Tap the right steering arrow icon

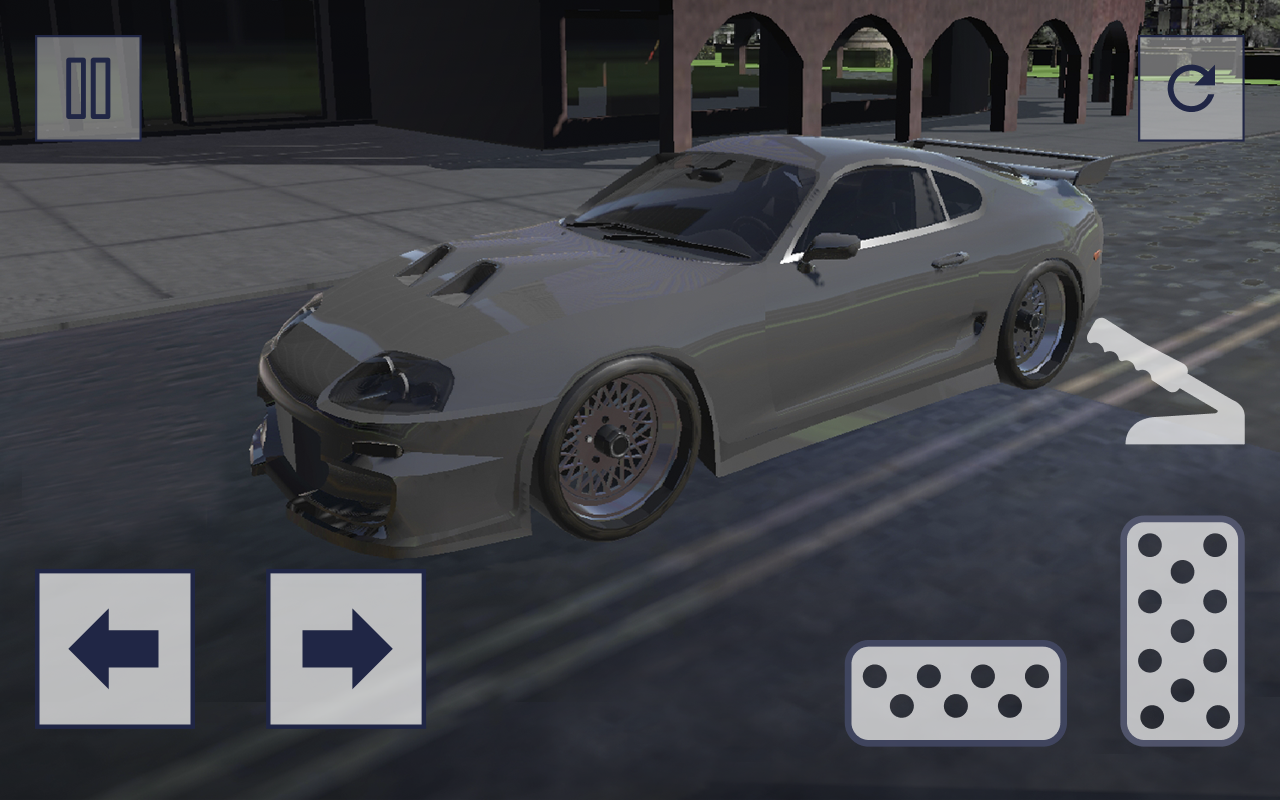pyautogui.click(x=345, y=650)
